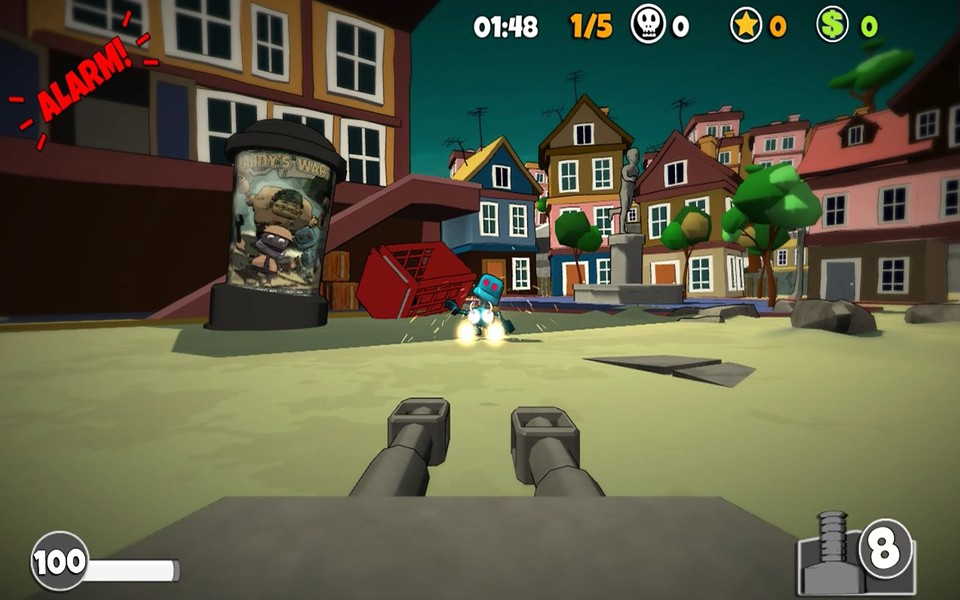Select the gold star score icon
Screen dimensions: 960x600
click(746, 25)
